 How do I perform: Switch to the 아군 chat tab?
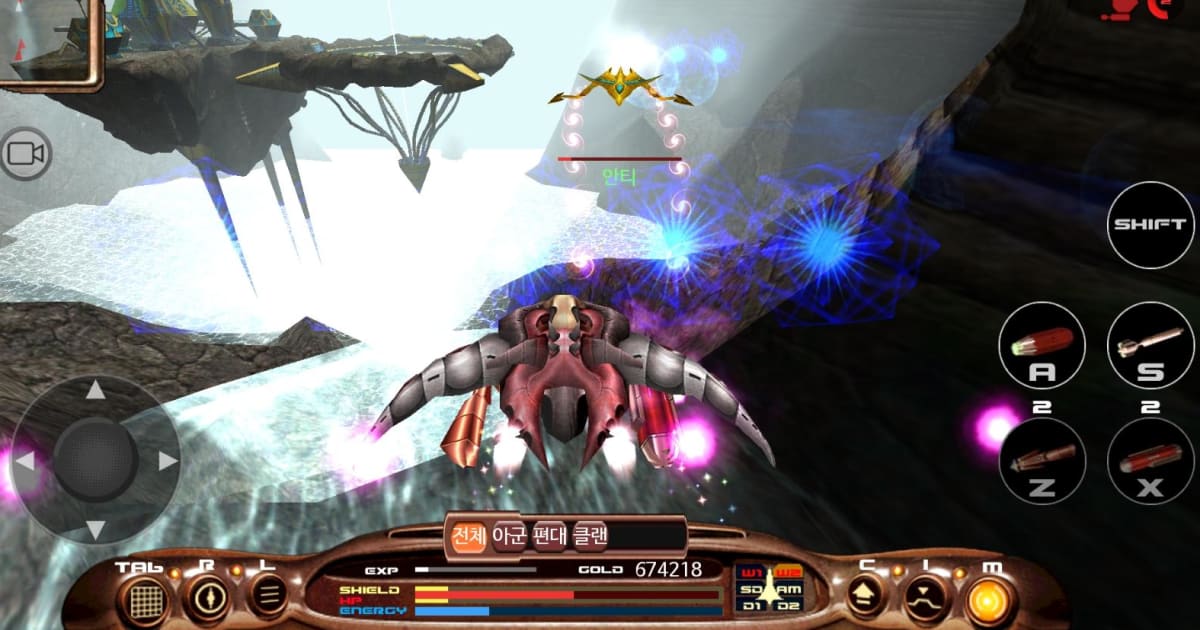click(509, 536)
